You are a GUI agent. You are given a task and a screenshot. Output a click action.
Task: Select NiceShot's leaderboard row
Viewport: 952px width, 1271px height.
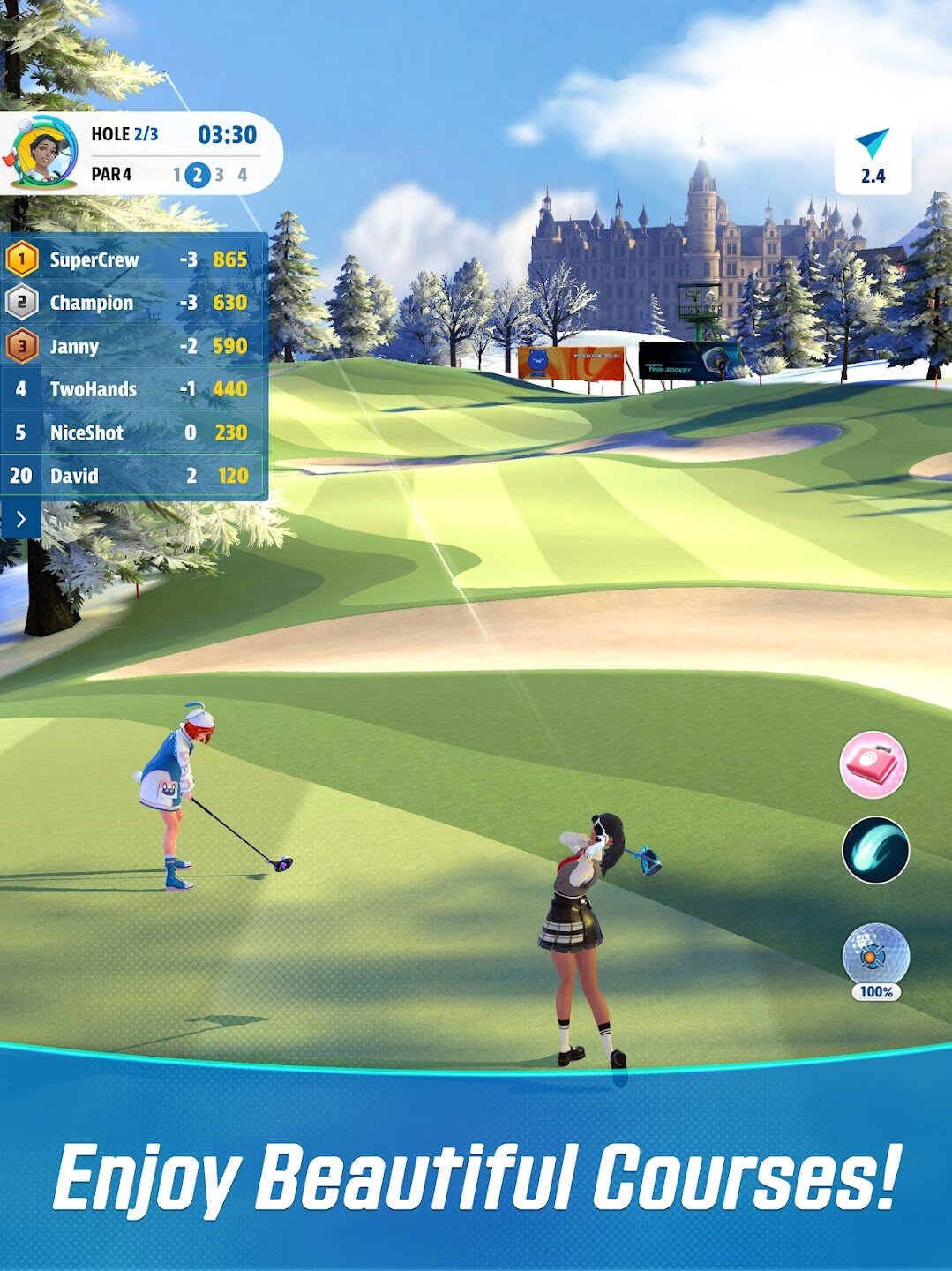[x=134, y=432]
